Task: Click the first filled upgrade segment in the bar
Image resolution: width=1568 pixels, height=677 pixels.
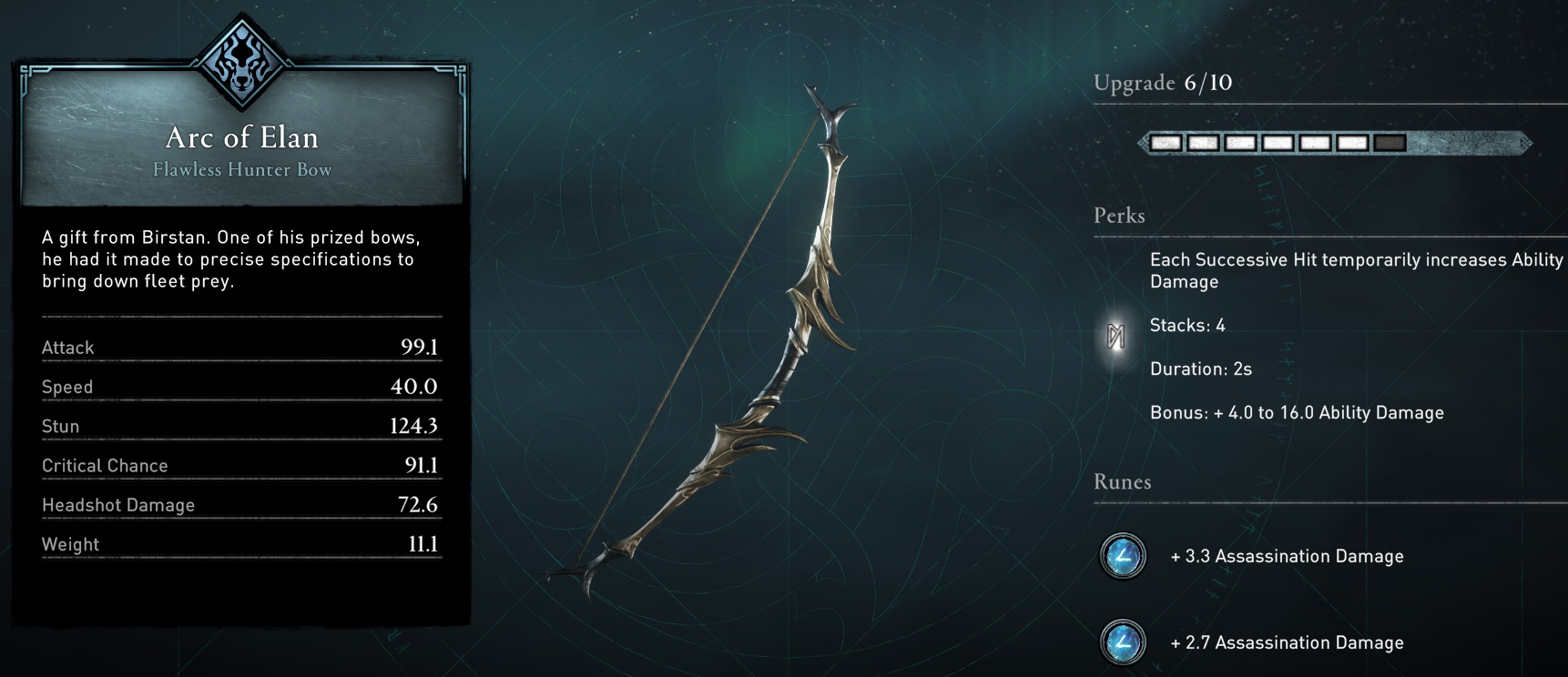Action: 1168,143
